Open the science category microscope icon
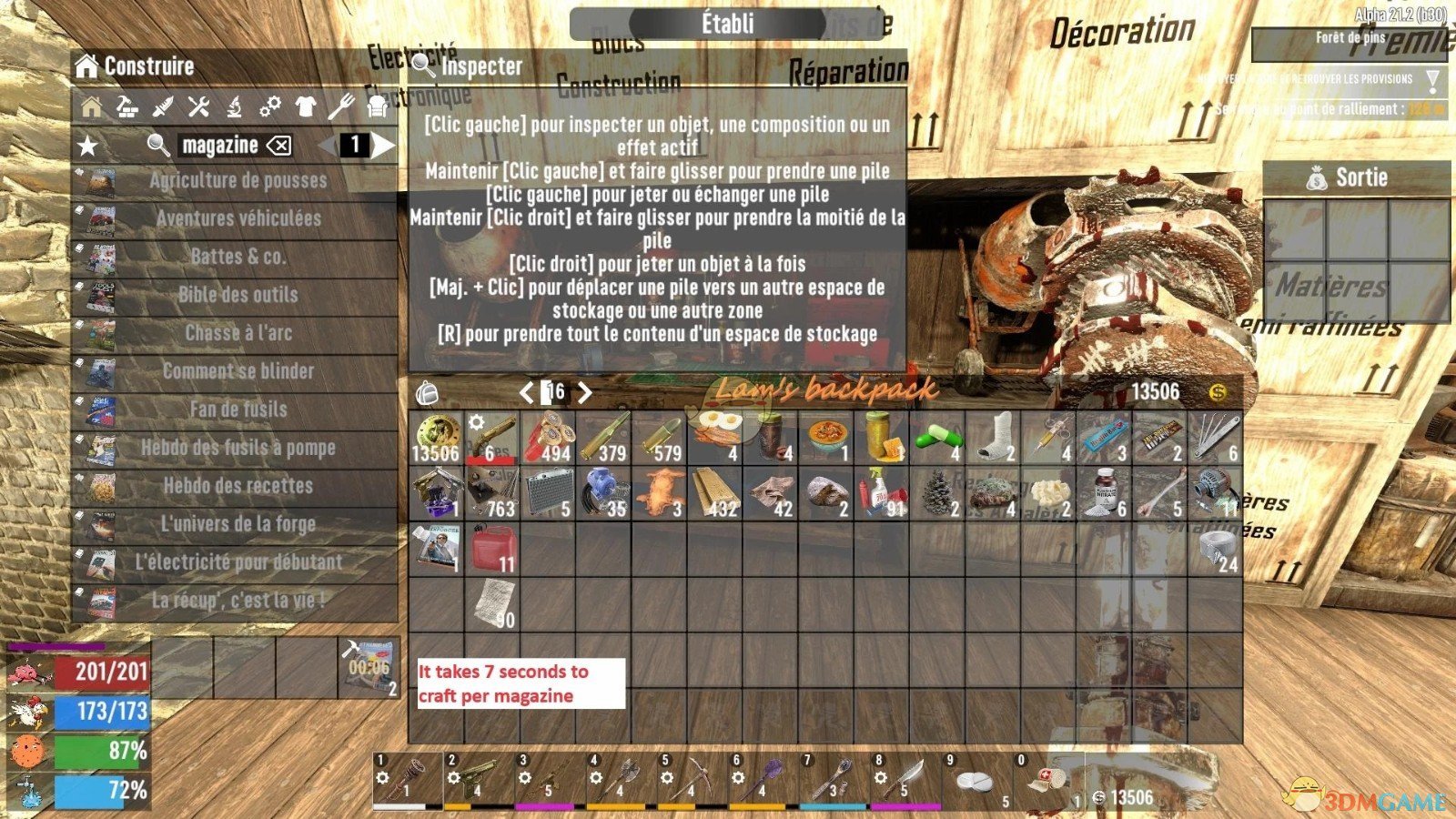Viewport: 1456px width, 819px height. click(235, 107)
